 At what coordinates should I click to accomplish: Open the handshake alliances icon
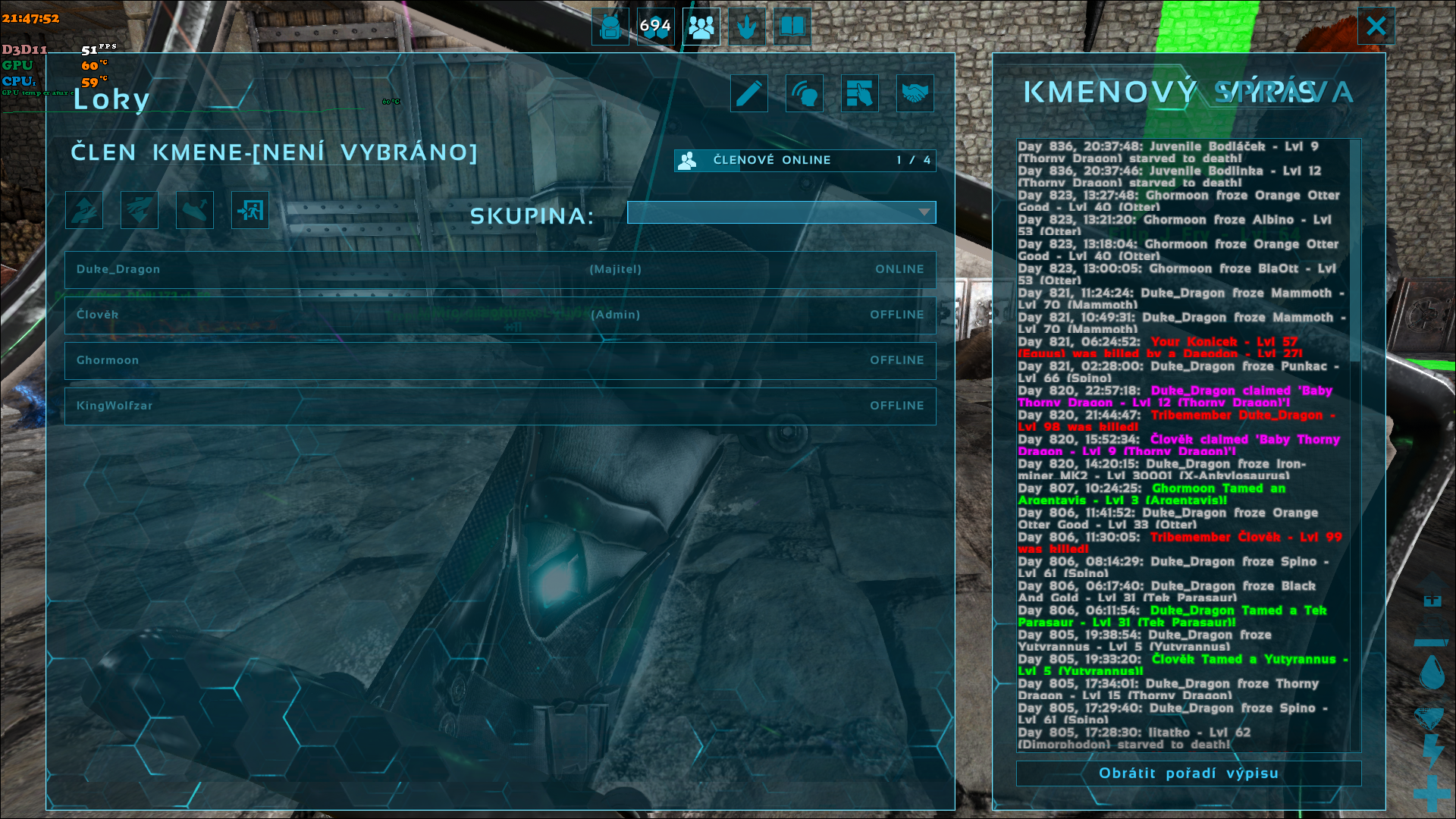(x=915, y=93)
